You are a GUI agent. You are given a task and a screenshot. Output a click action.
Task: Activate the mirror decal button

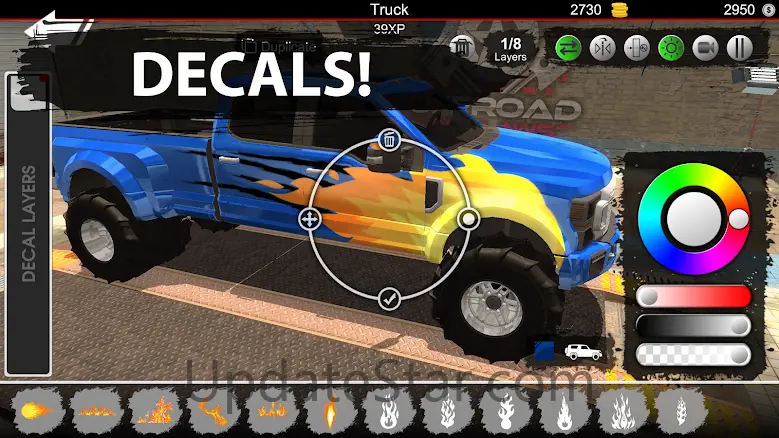[603, 47]
